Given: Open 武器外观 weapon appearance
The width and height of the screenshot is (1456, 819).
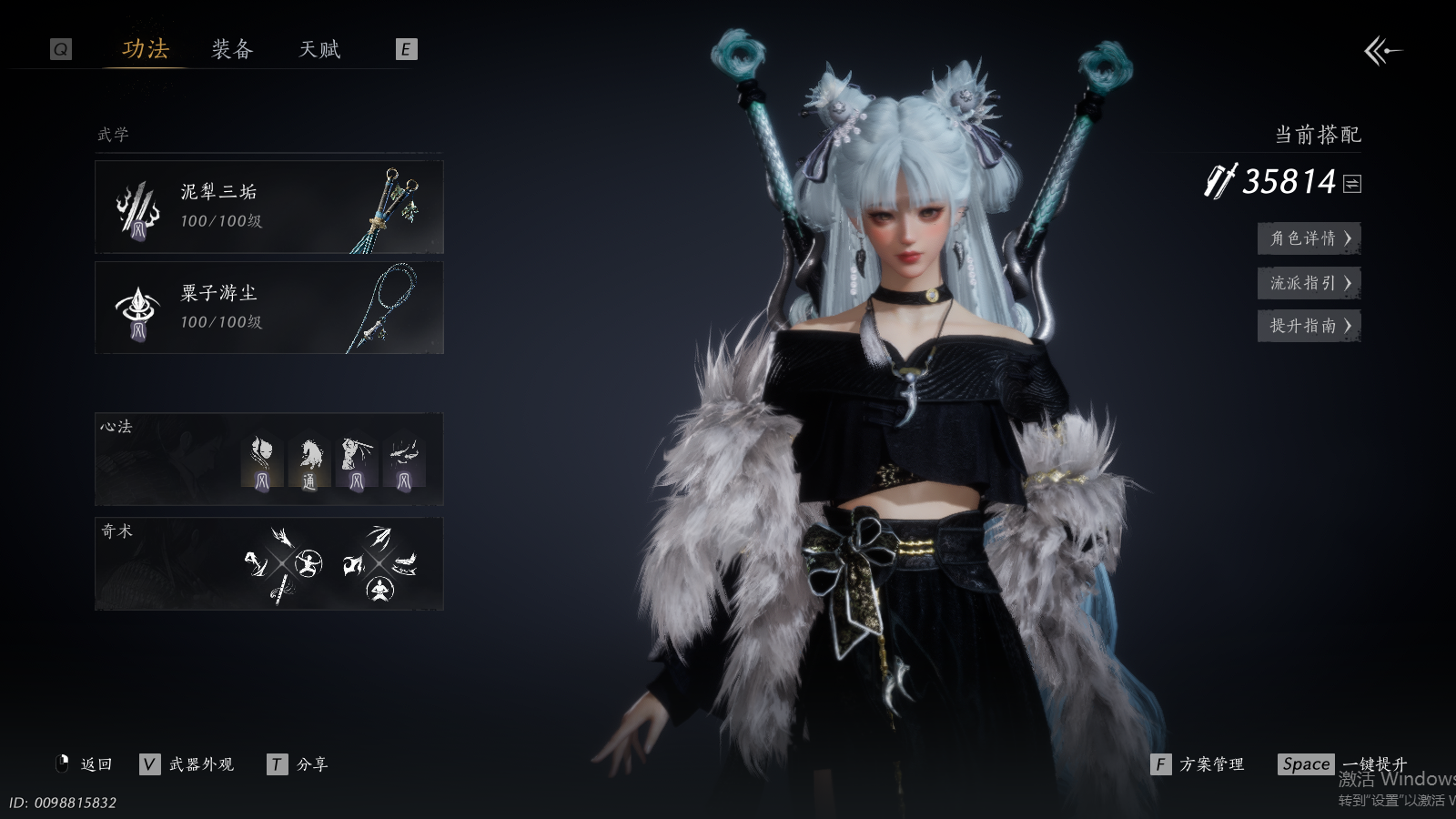Looking at the screenshot, I should 187,764.
